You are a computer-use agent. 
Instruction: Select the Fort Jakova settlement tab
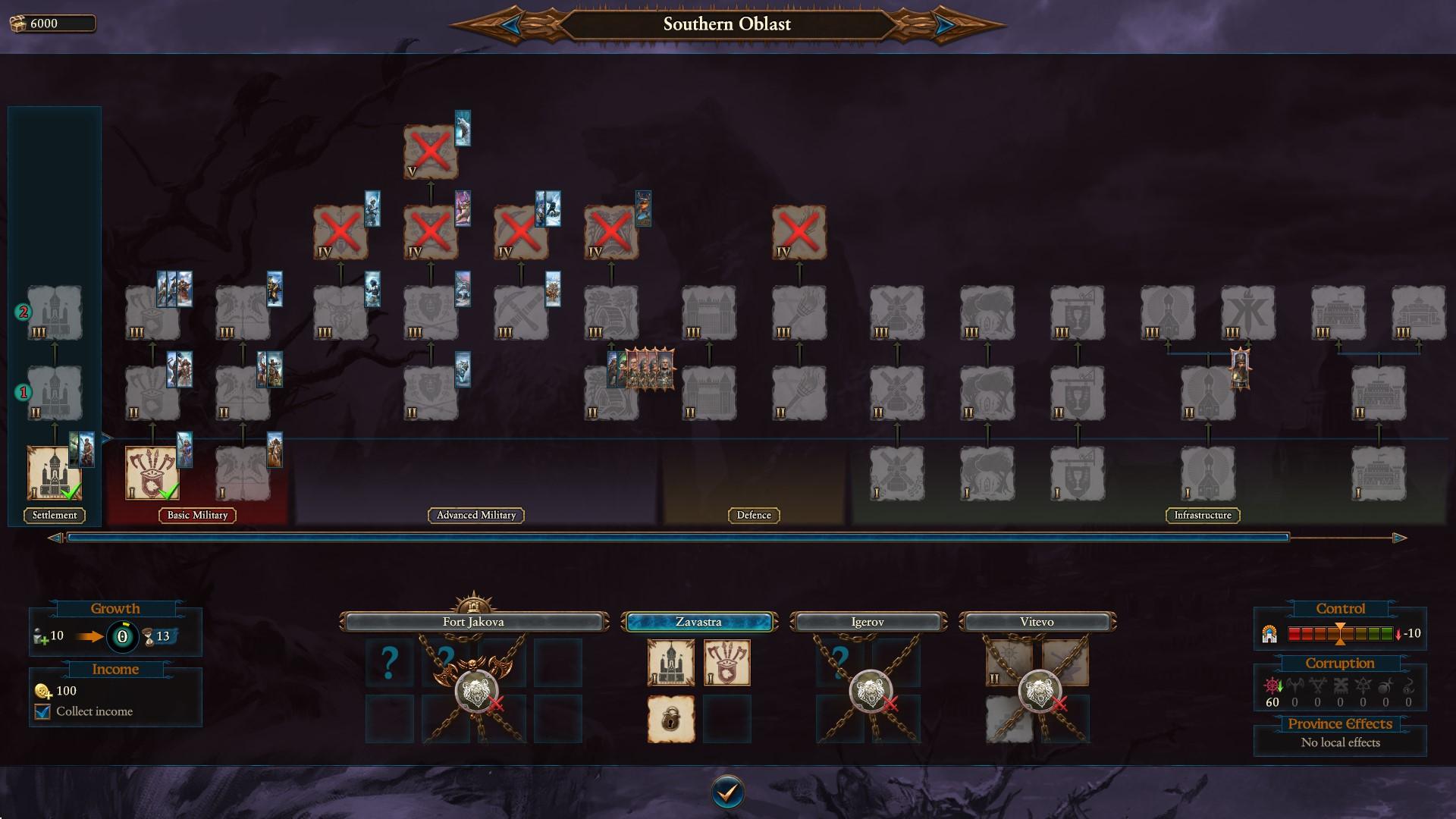click(473, 622)
